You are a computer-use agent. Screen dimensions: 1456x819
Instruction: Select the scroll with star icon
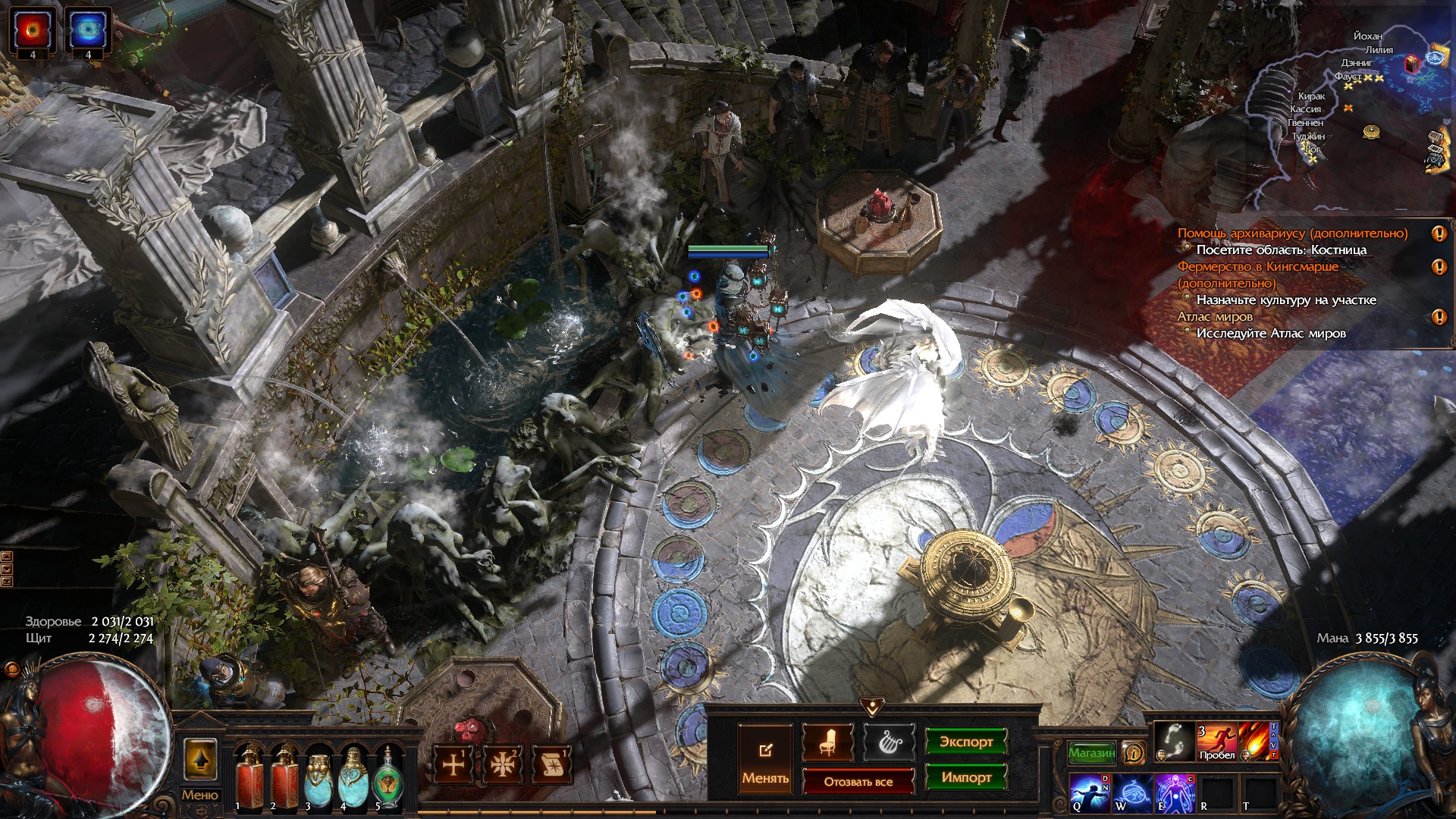click(x=552, y=764)
